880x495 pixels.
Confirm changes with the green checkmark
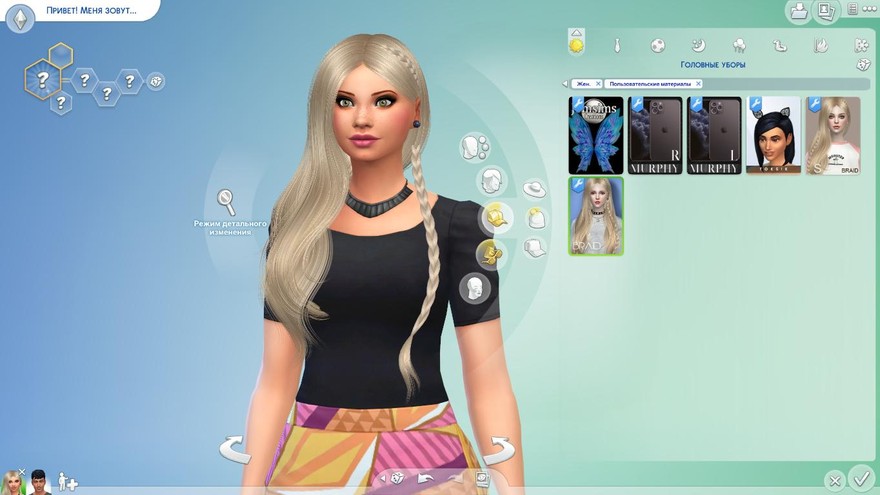859,478
